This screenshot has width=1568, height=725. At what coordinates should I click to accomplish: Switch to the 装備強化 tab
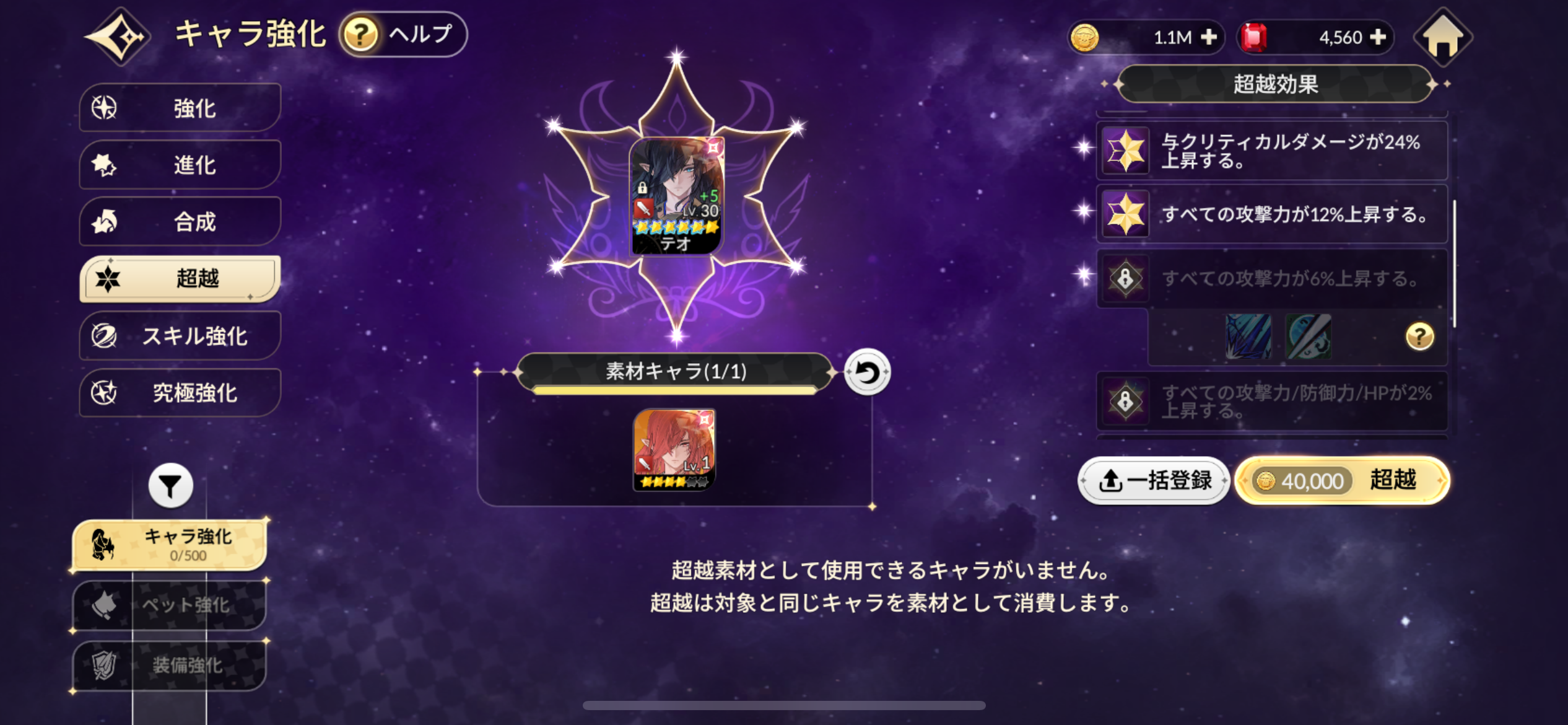(x=168, y=666)
